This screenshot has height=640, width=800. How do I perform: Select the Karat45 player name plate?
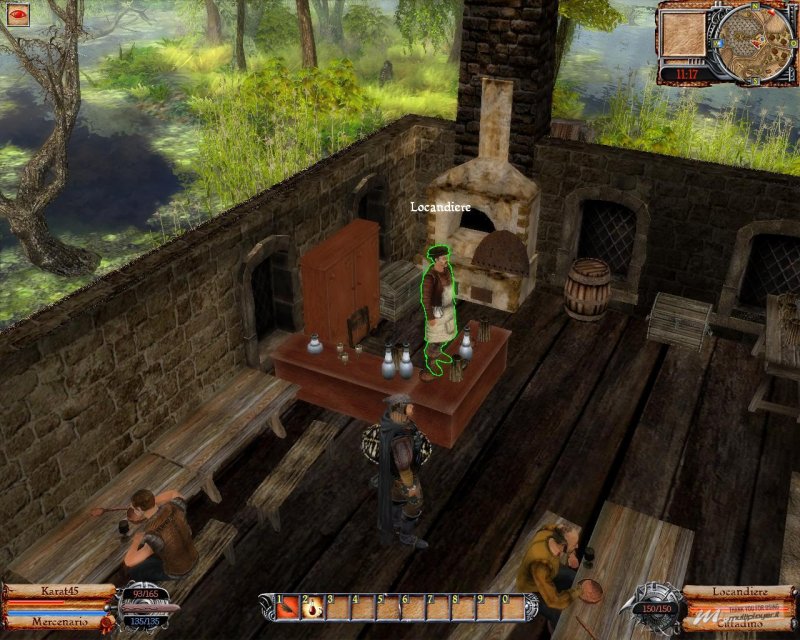tap(58, 591)
